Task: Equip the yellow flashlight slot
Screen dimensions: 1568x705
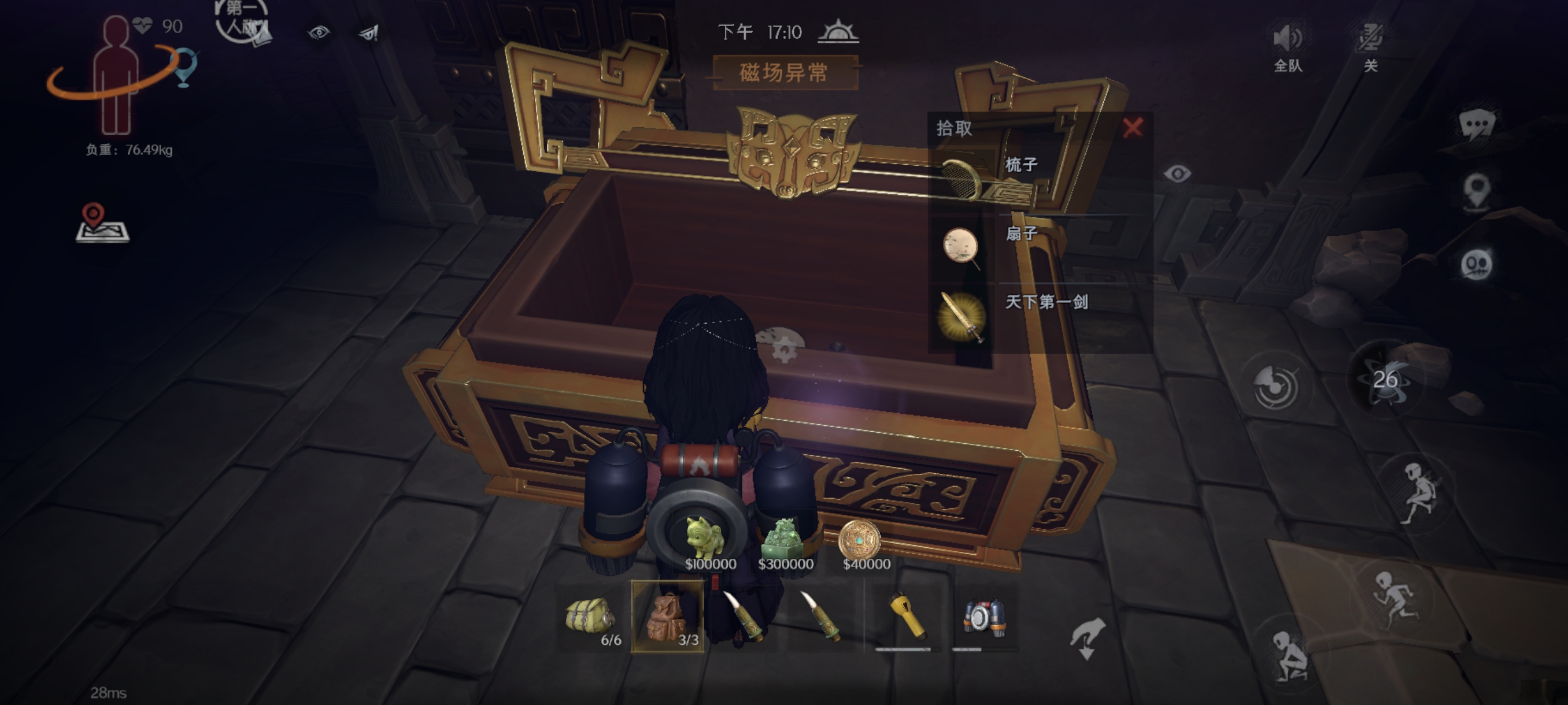Action: tap(906, 617)
